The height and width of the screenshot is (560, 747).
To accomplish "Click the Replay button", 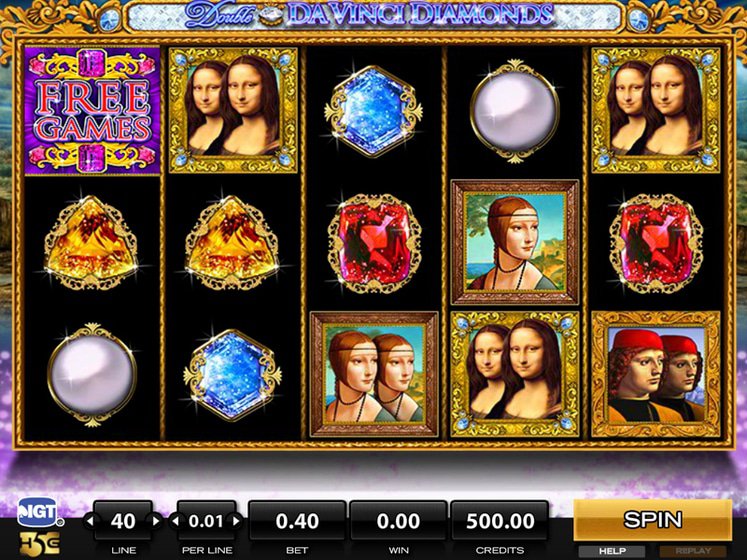I will 692,550.
